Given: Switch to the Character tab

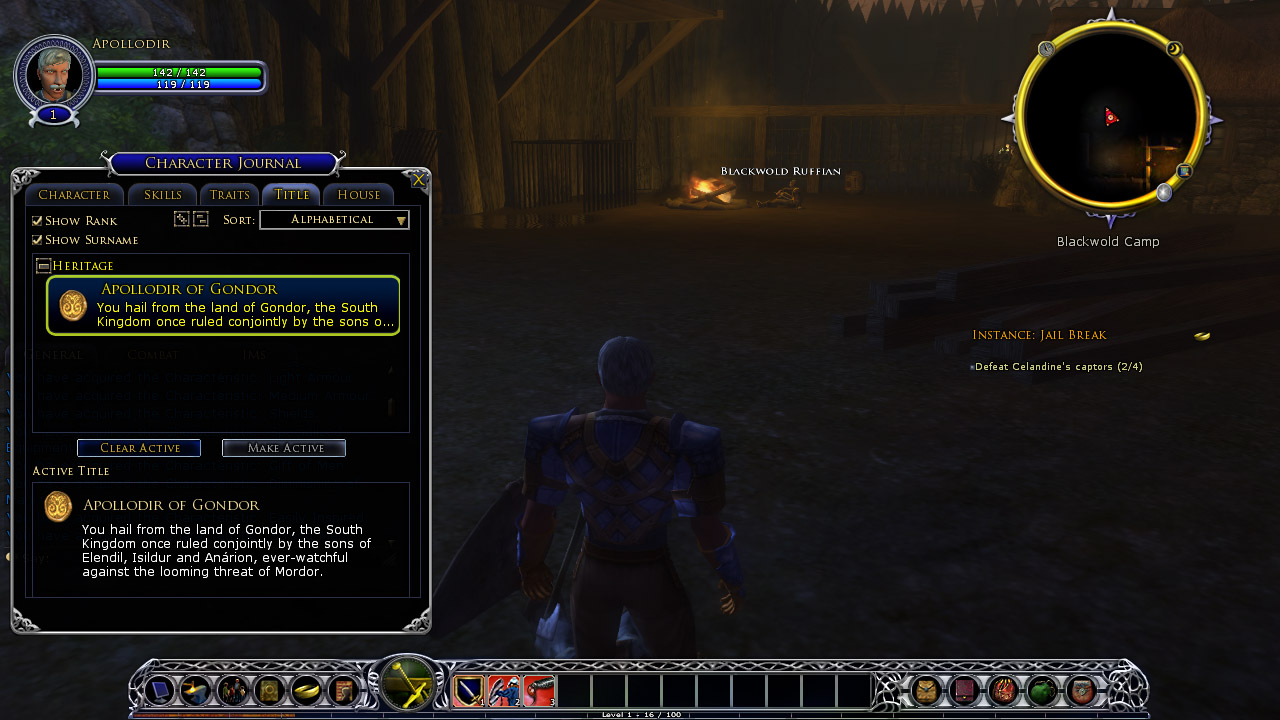Looking at the screenshot, I should point(74,195).
